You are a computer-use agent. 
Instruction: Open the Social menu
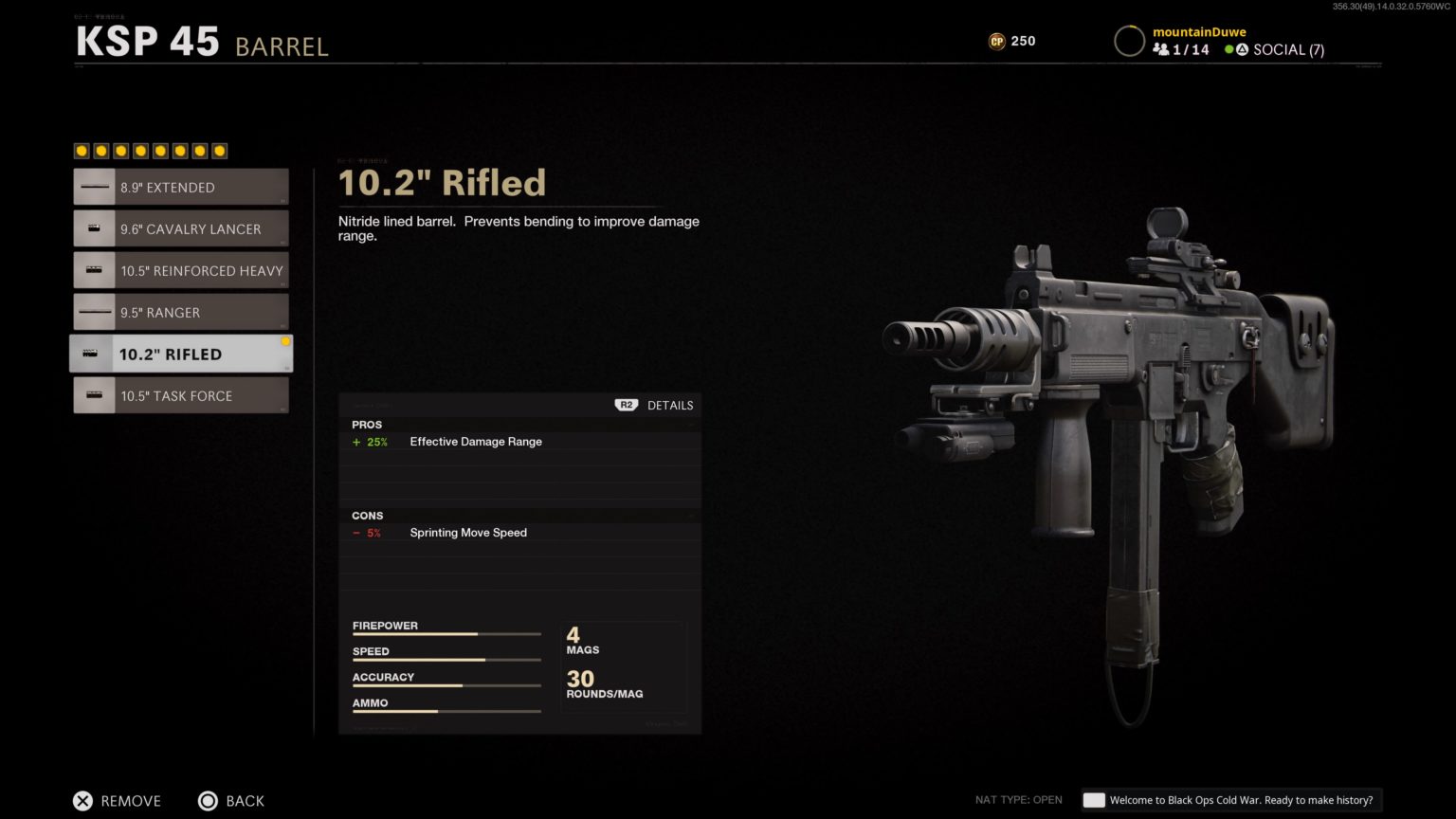(1275, 50)
